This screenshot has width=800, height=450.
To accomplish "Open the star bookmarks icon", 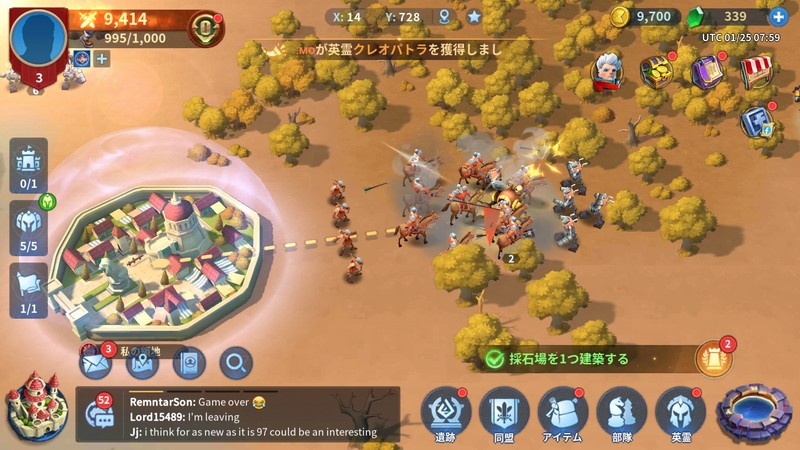I will (x=474, y=17).
